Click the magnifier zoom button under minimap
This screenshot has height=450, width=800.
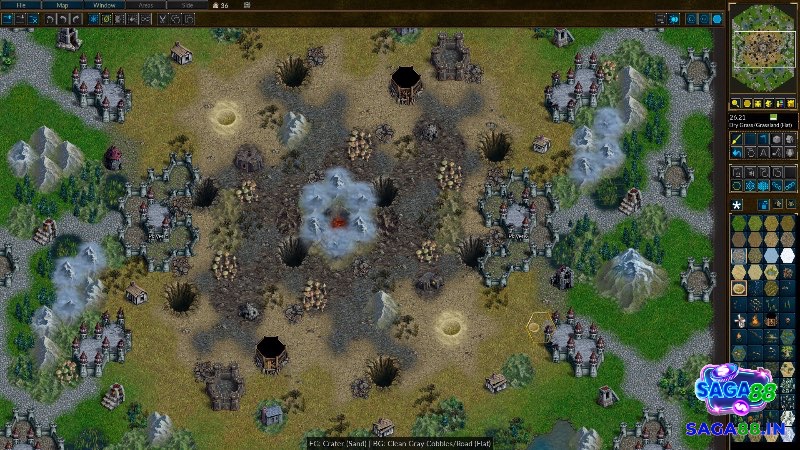click(x=735, y=104)
